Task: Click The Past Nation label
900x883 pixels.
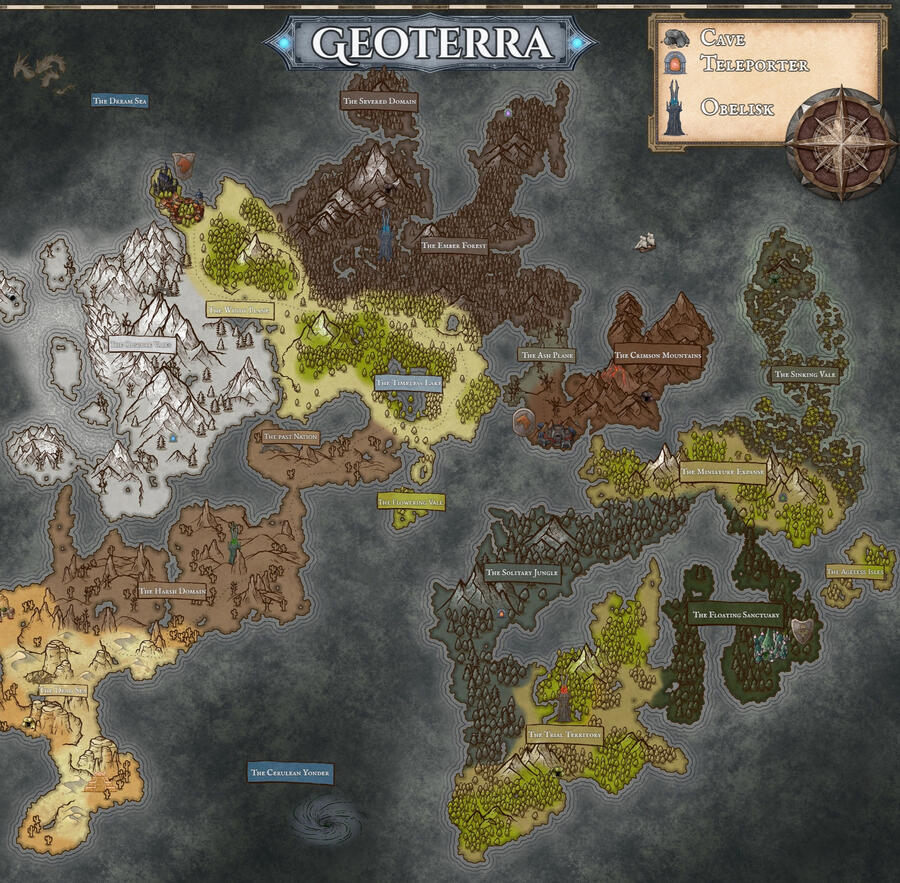Action: [290, 437]
